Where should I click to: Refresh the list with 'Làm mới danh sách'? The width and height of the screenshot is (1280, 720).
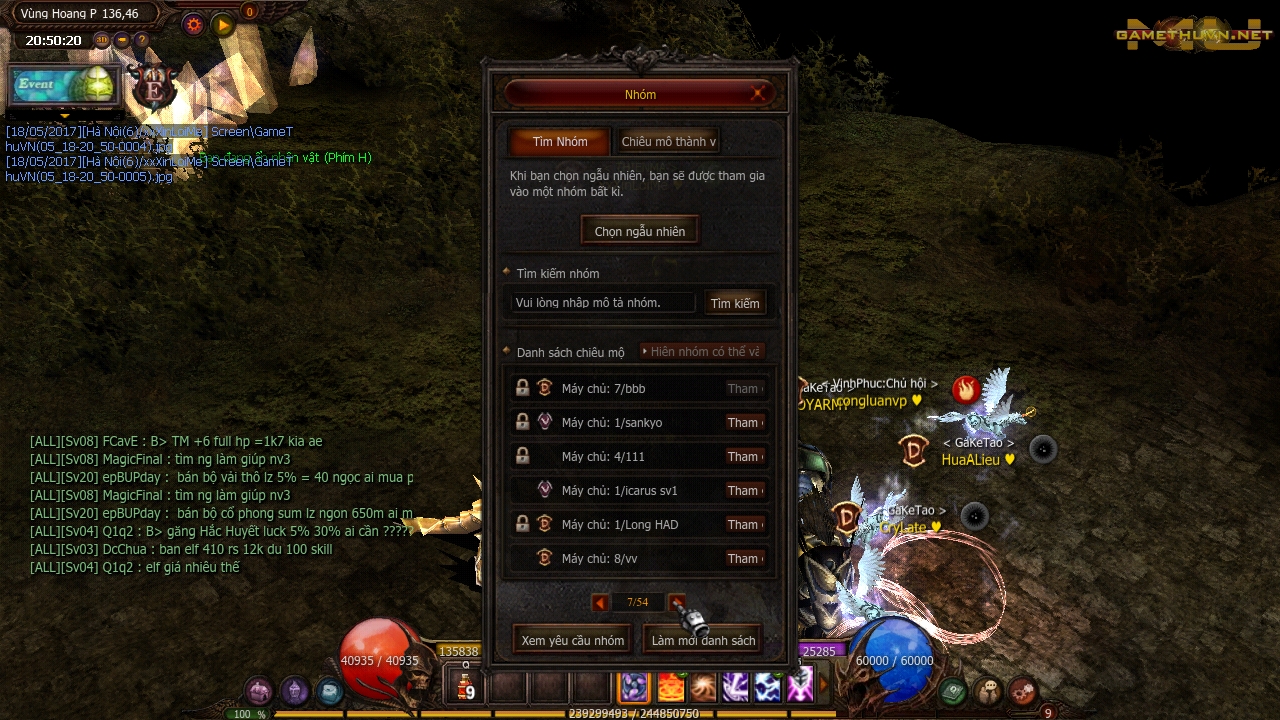point(702,639)
